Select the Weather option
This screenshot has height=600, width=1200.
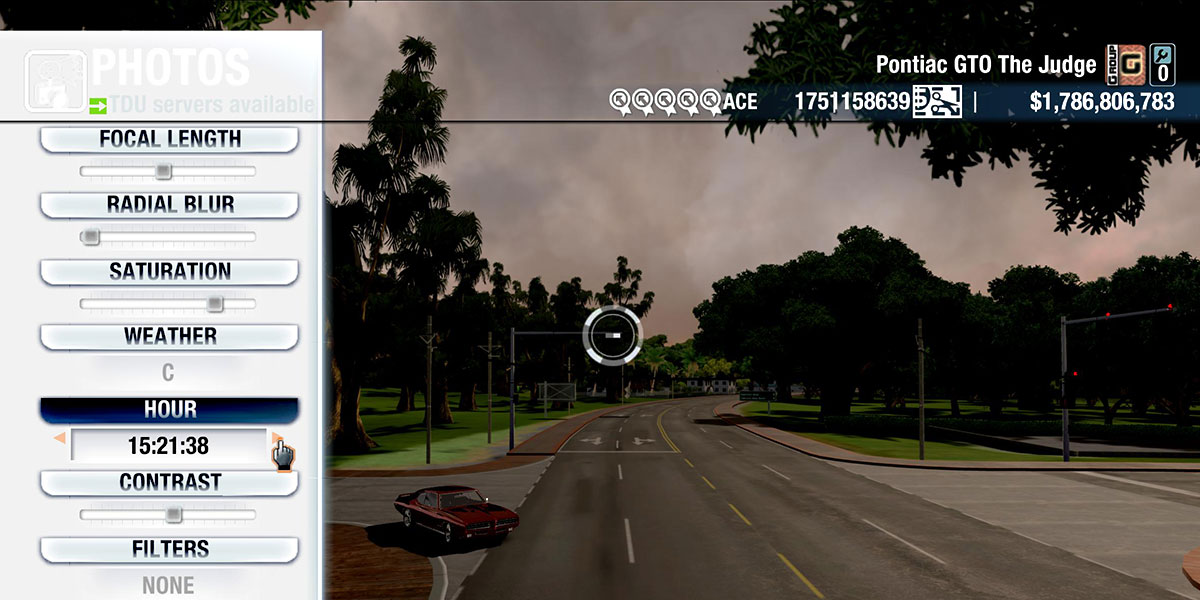click(x=169, y=336)
